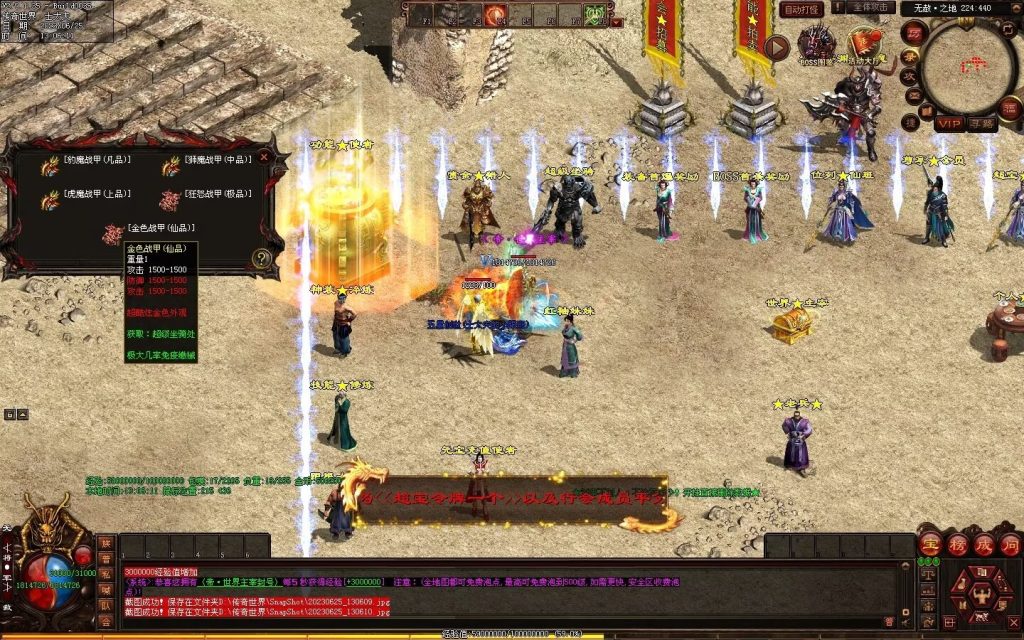Open the 活动大厅 event hall icon

(x=864, y=45)
